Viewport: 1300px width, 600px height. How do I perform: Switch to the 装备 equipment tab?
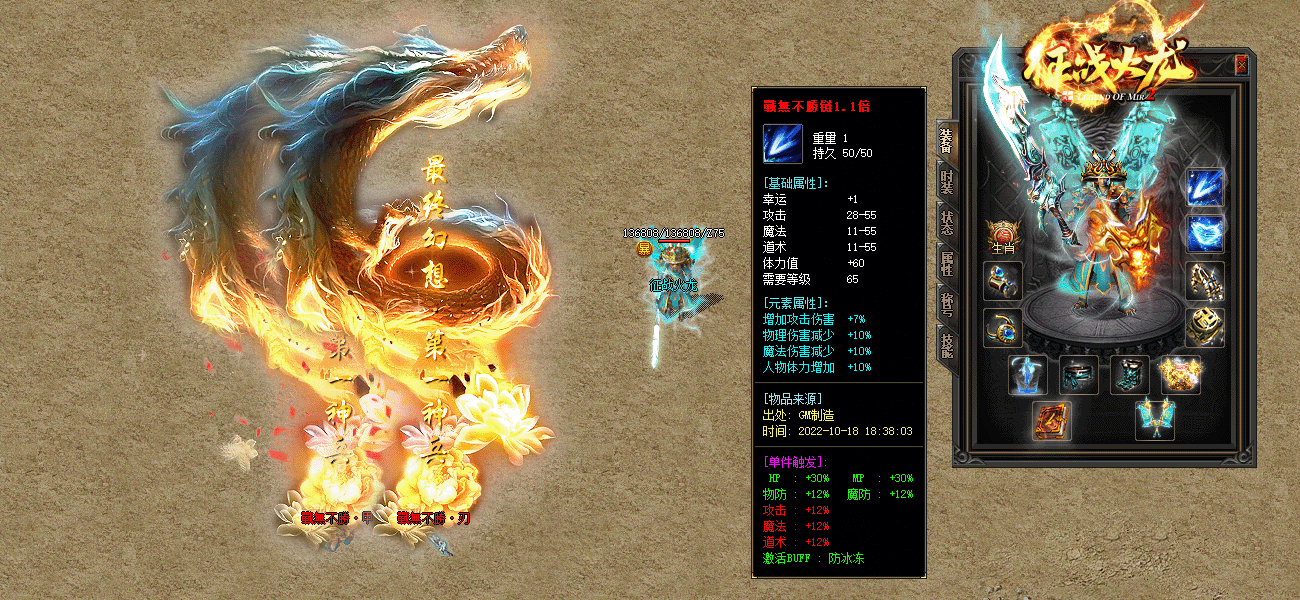click(x=946, y=143)
